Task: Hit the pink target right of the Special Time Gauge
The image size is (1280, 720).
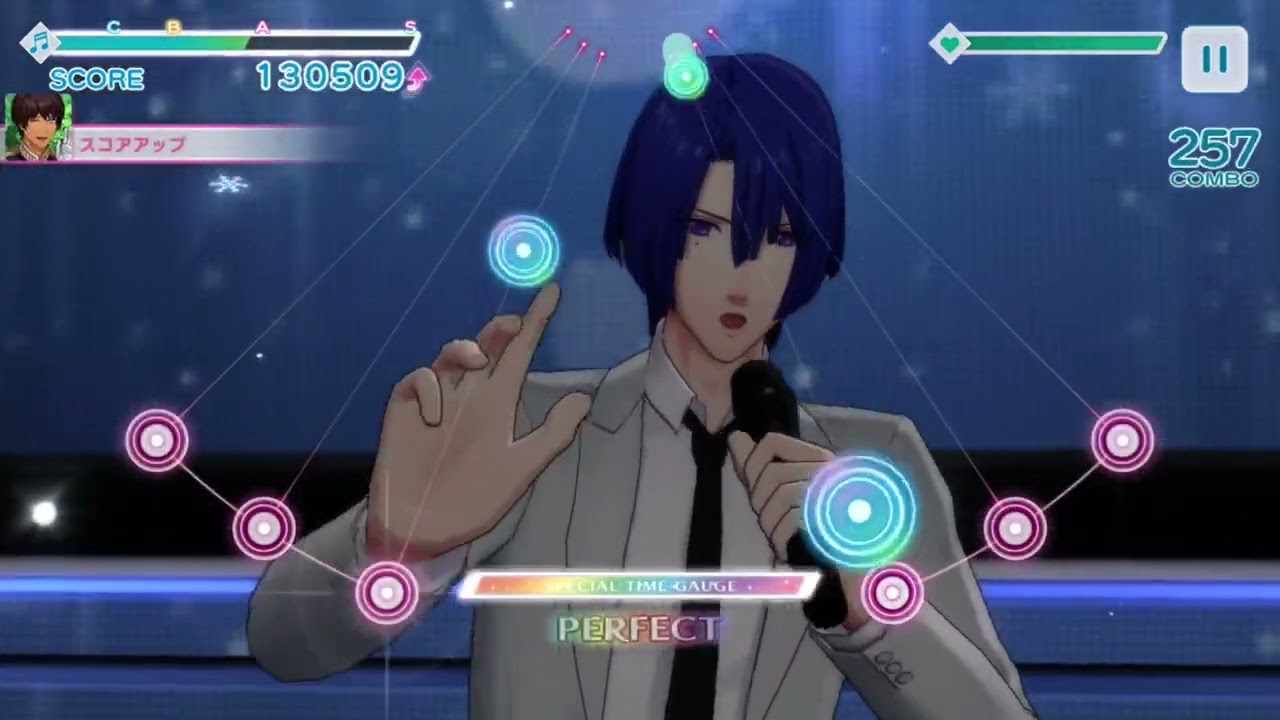Action: pos(892,593)
